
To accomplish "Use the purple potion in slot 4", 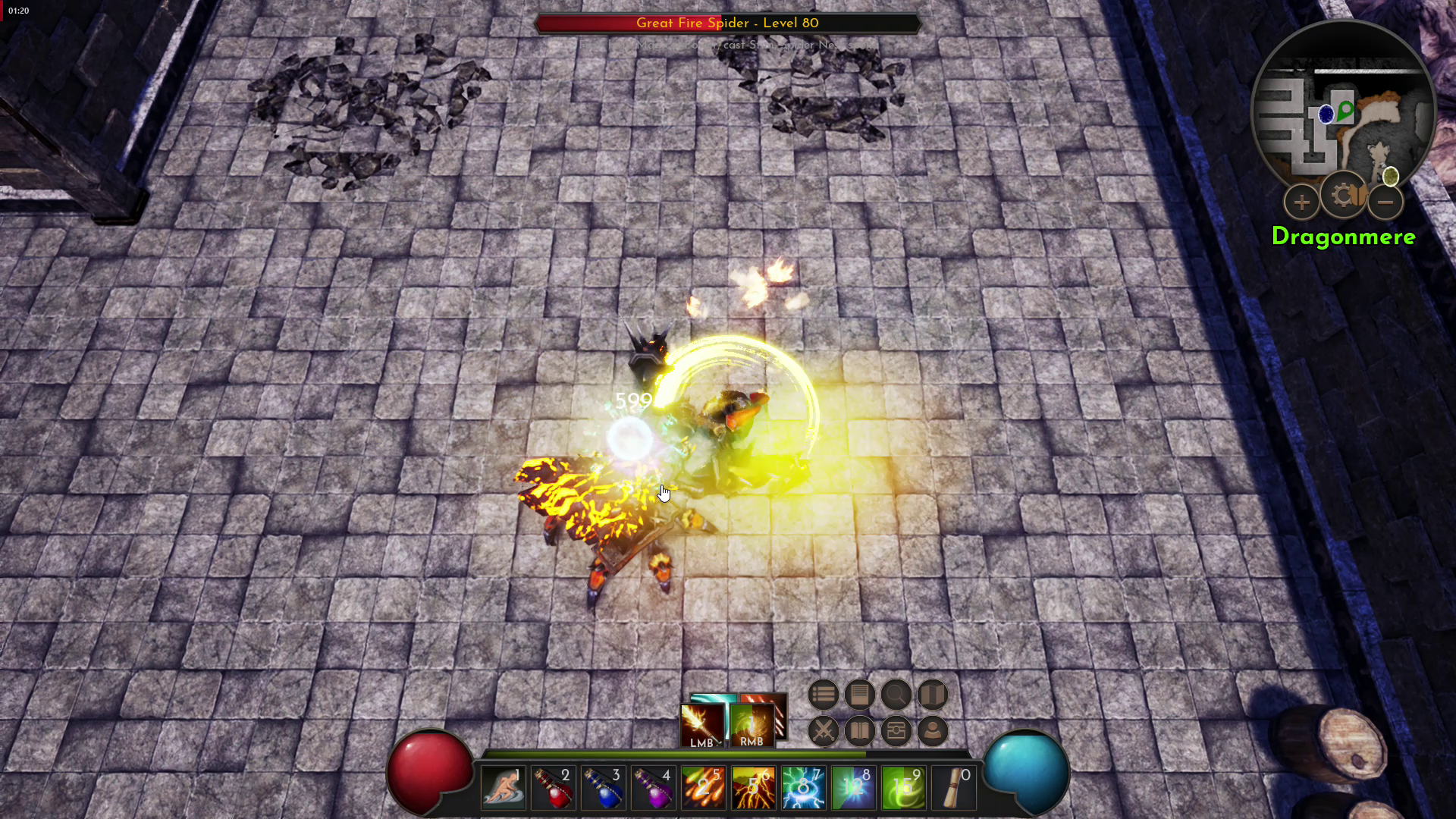I will tap(653, 789).
